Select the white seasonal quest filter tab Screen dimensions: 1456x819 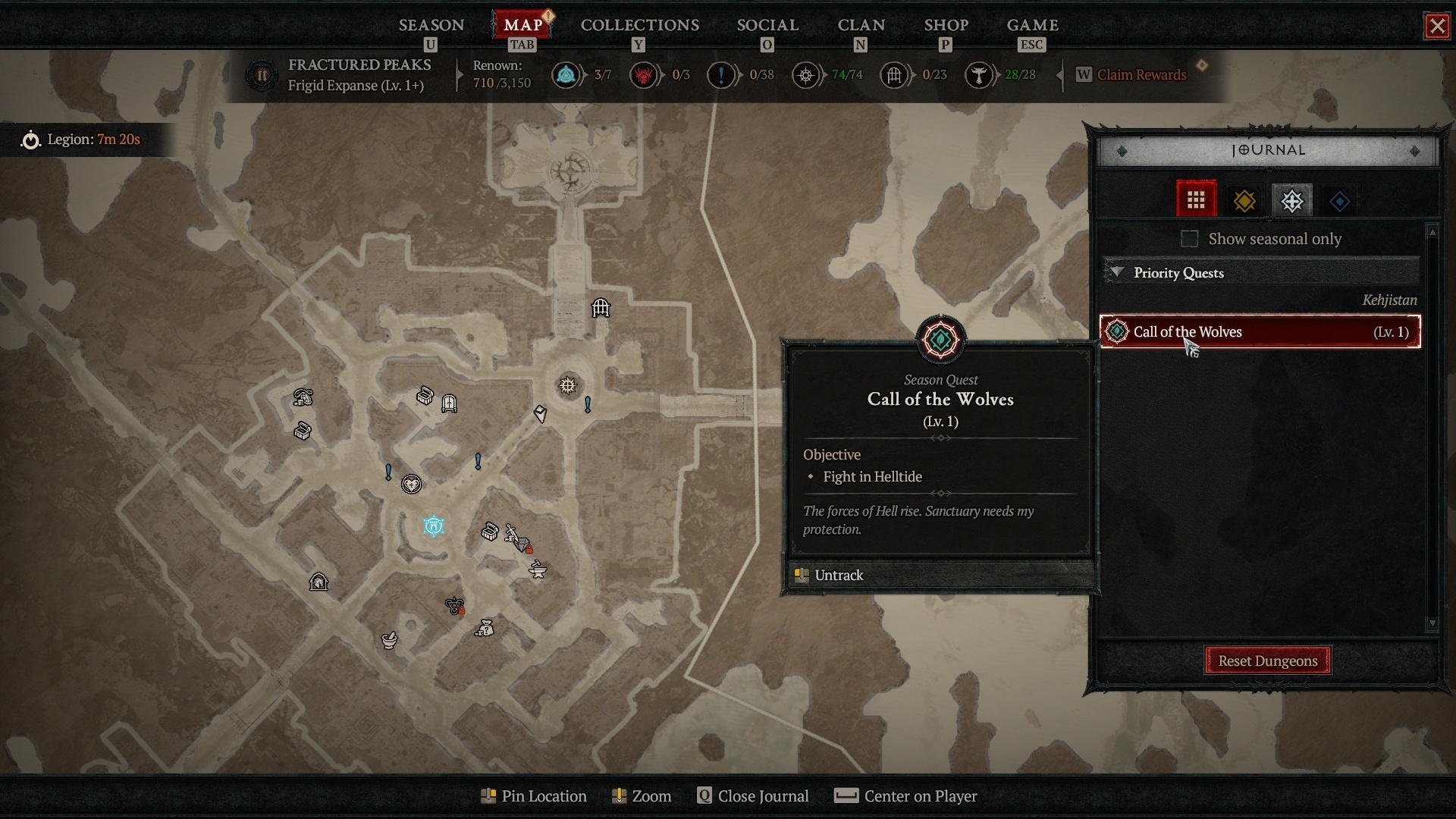point(1291,199)
